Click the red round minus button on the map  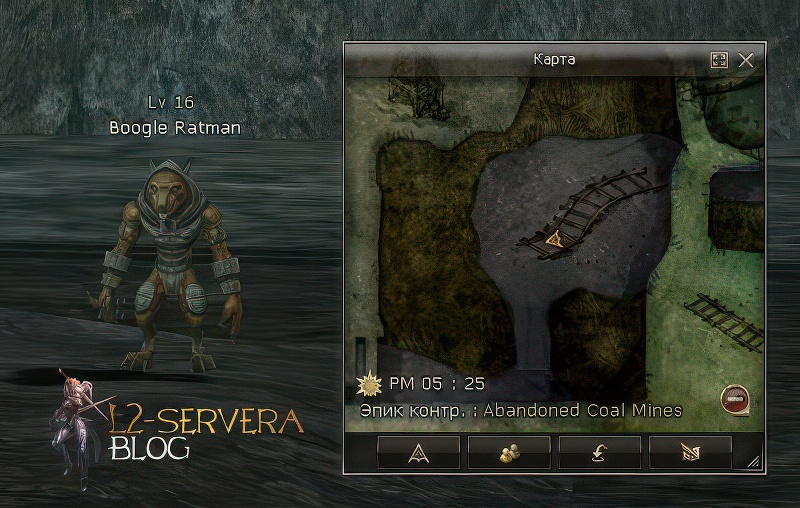(x=733, y=399)
